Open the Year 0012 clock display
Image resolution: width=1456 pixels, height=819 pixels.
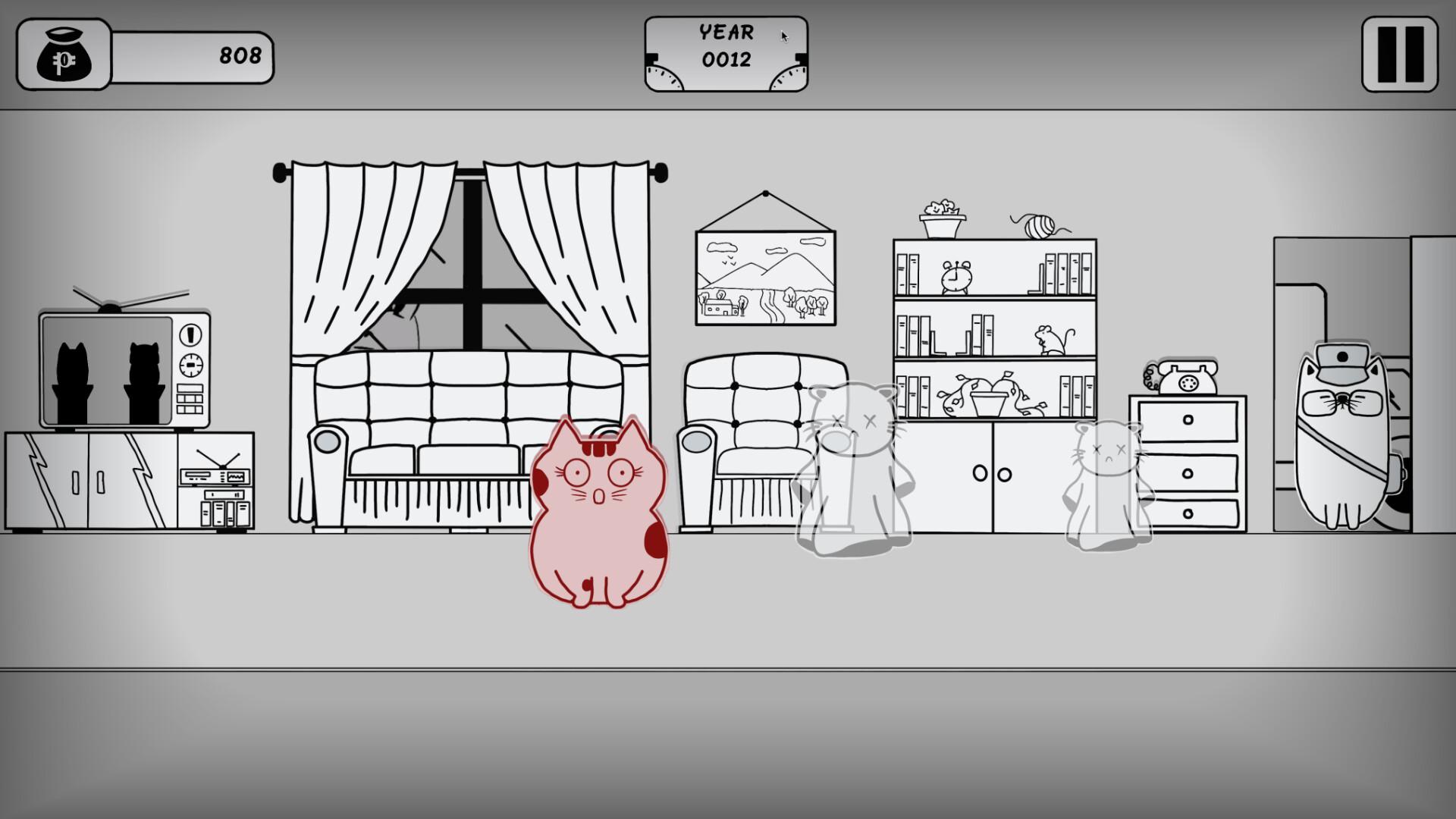[x=726, y=53]
